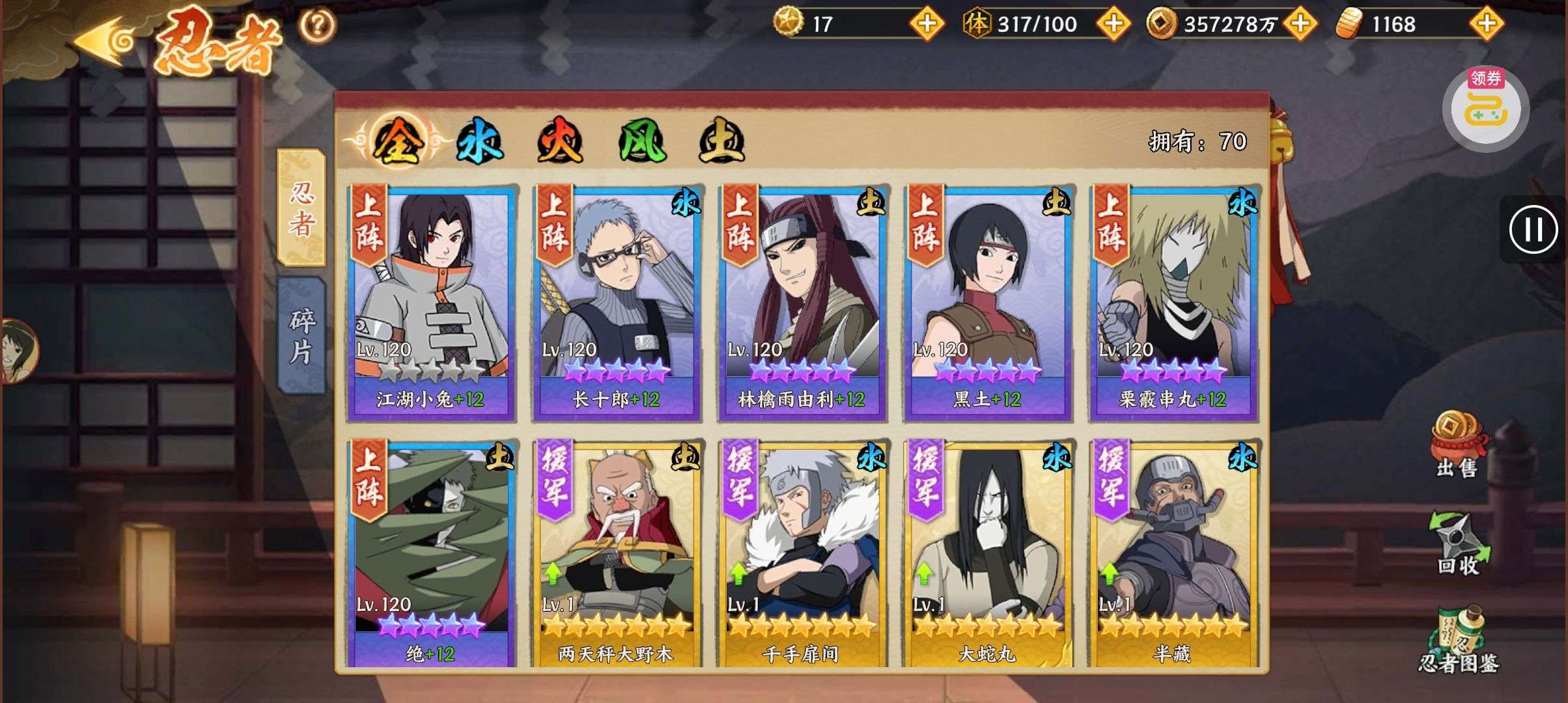Viewport: 1568px width, 703px height.
Task: Select the 长十郎 ninja card
Action: click(616, 303)
